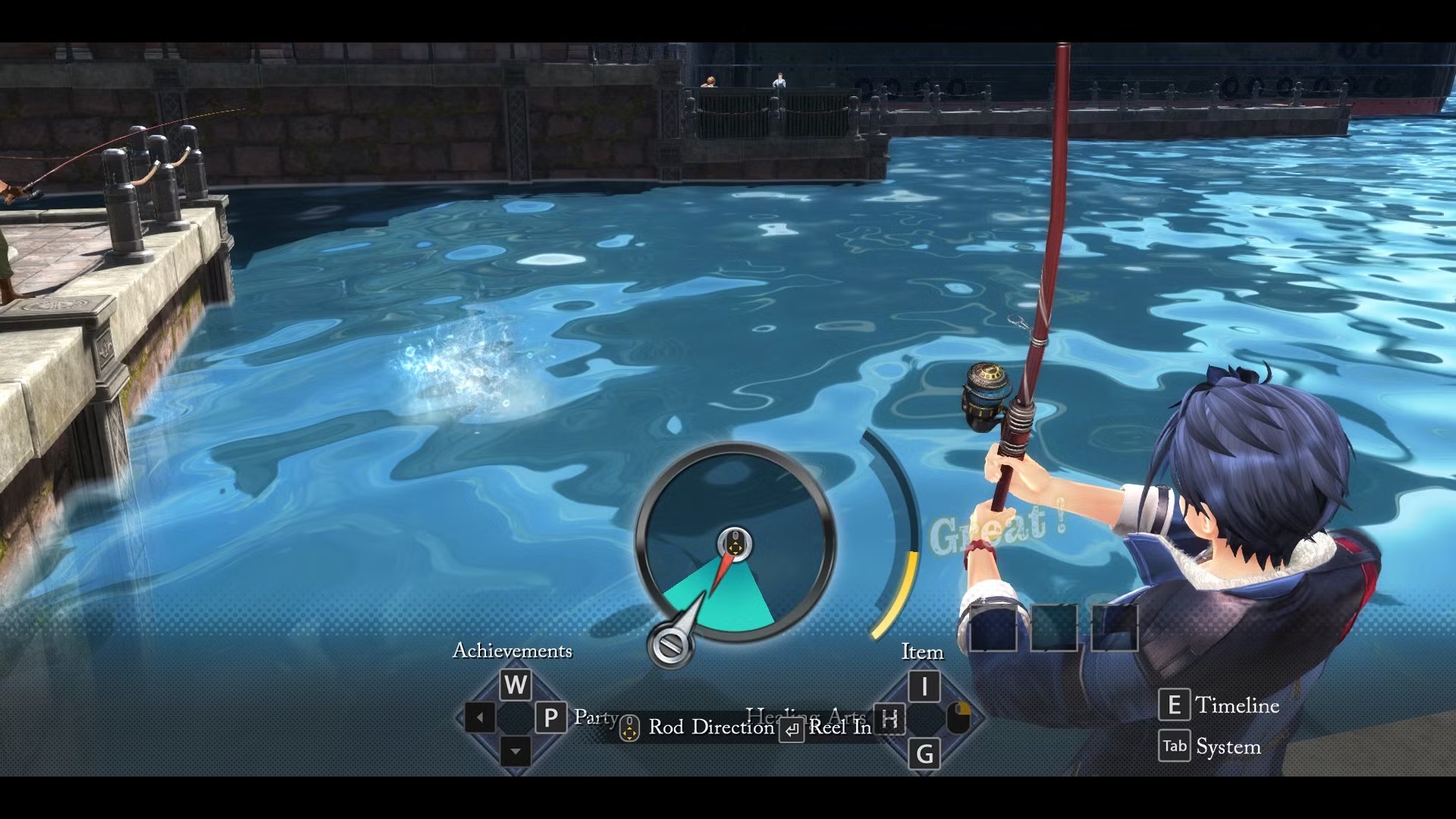Show the Timeline option

(1174, 705)
